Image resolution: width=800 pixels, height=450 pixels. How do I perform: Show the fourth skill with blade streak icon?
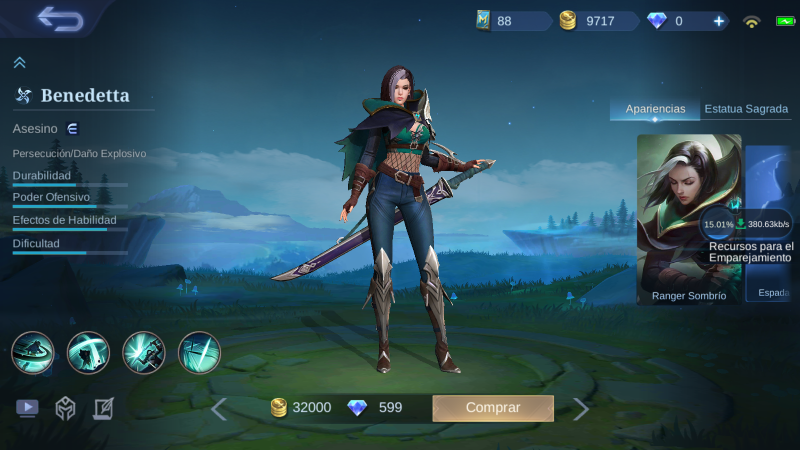click(x=199, y=352)
